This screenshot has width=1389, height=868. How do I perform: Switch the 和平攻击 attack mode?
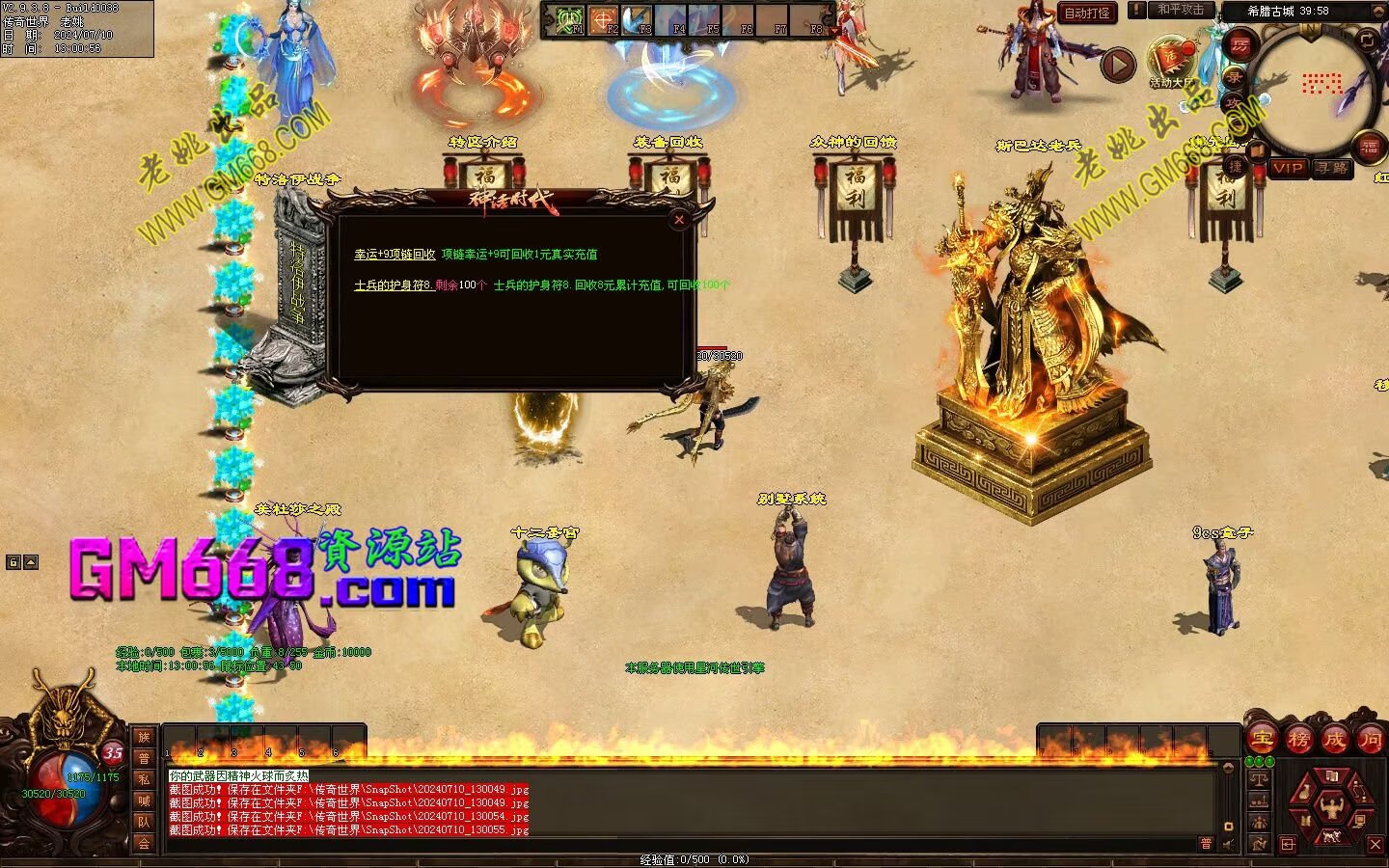(1180, 10)
